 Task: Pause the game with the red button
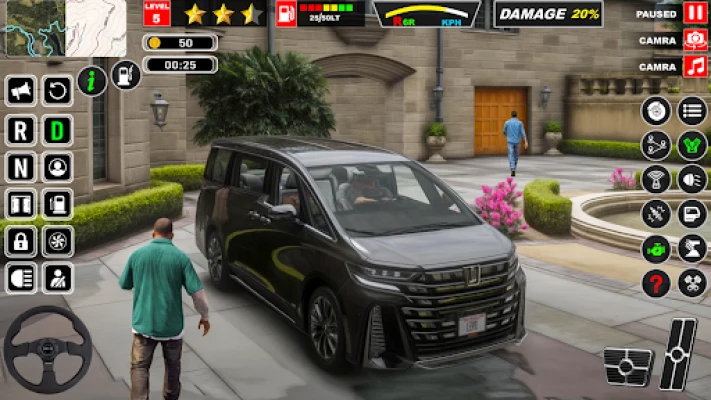(695, 13)
